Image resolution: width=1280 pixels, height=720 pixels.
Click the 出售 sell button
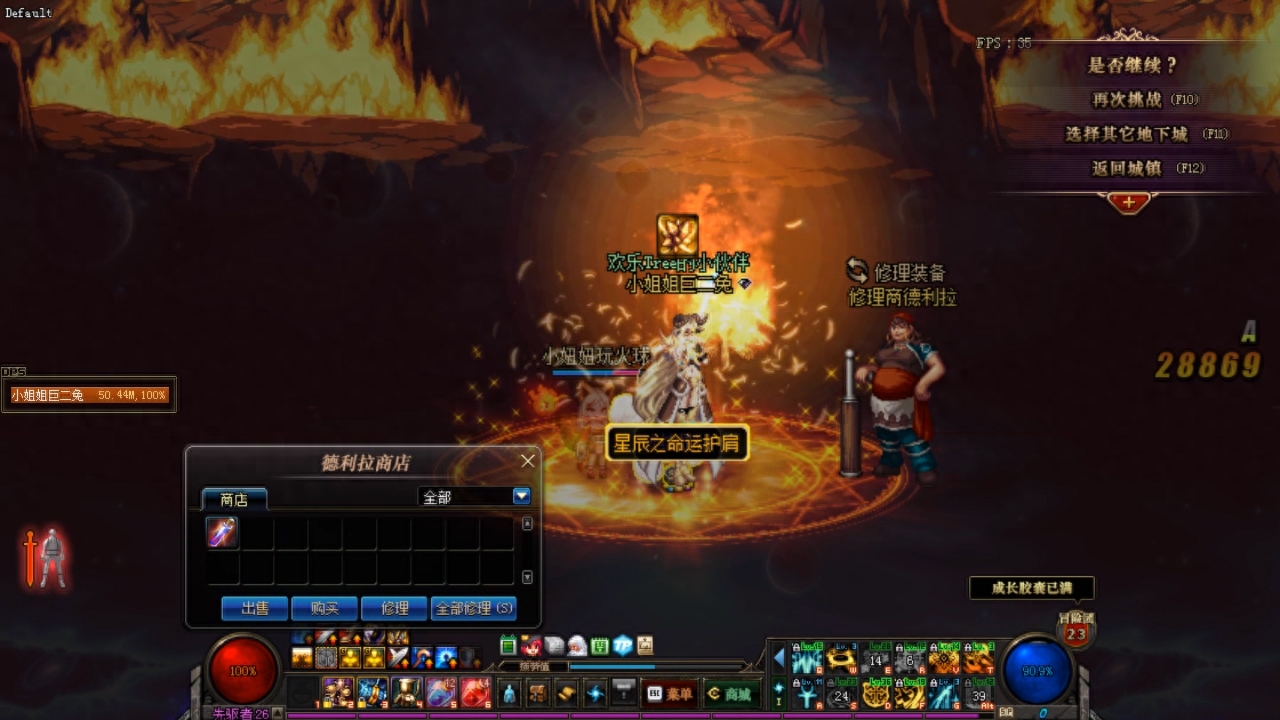tap(254, 608)
